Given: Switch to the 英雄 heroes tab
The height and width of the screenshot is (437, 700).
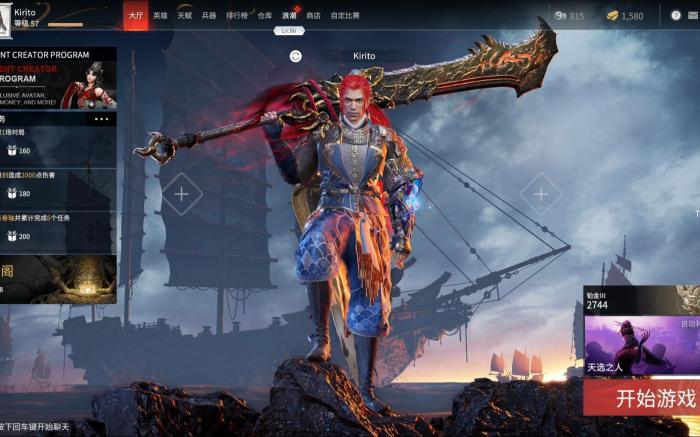Looking at the screenshot, I should (x=160, y=16).
